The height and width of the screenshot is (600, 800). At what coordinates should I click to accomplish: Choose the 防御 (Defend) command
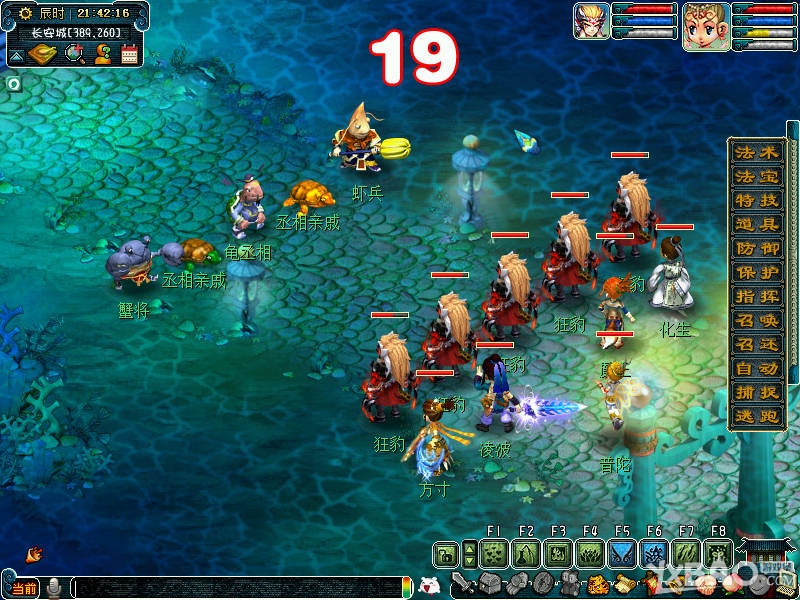755,248
